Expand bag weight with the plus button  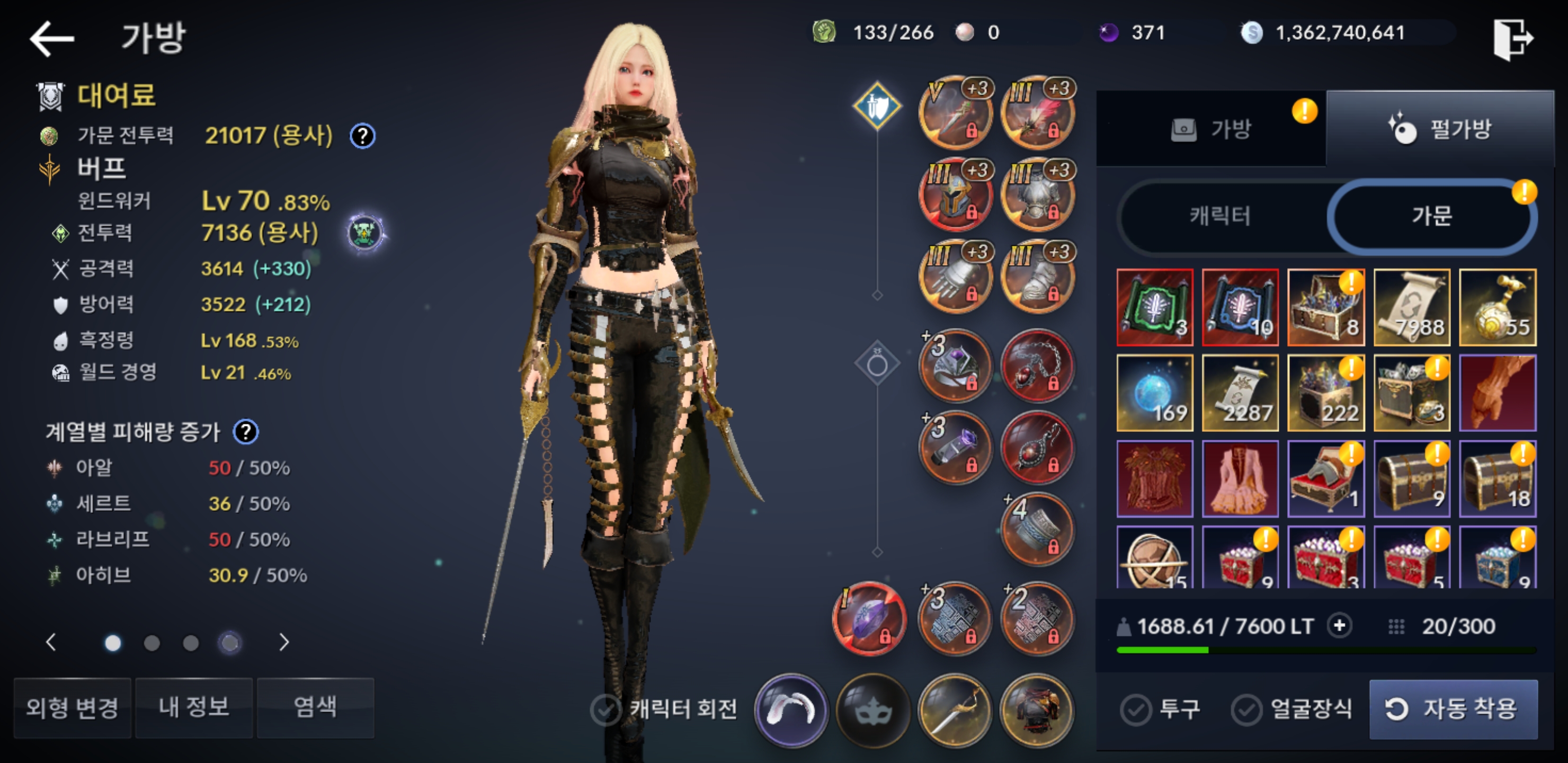[1339, 625]
